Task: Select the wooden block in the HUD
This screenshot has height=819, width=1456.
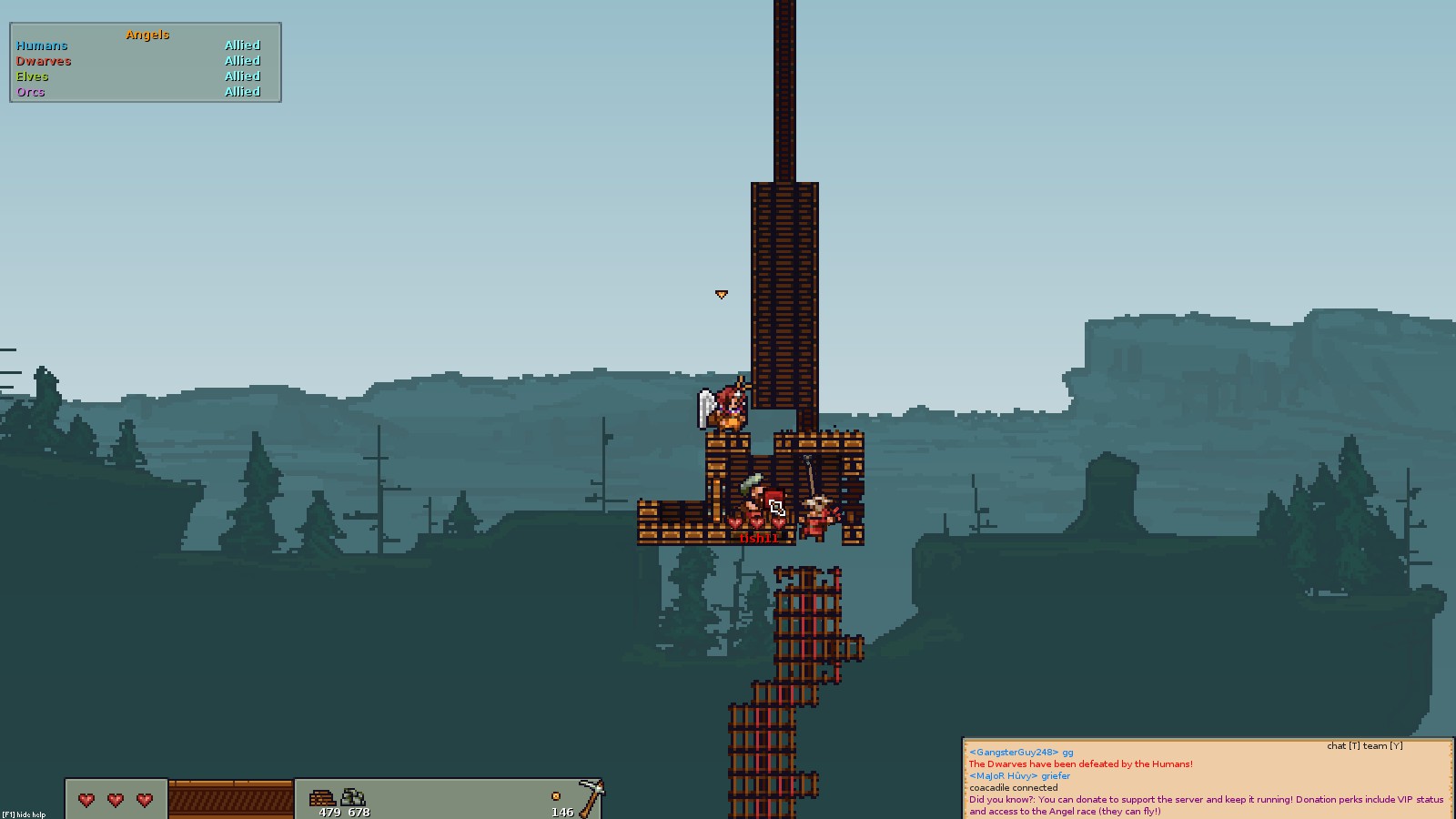Action: [231, 800]
